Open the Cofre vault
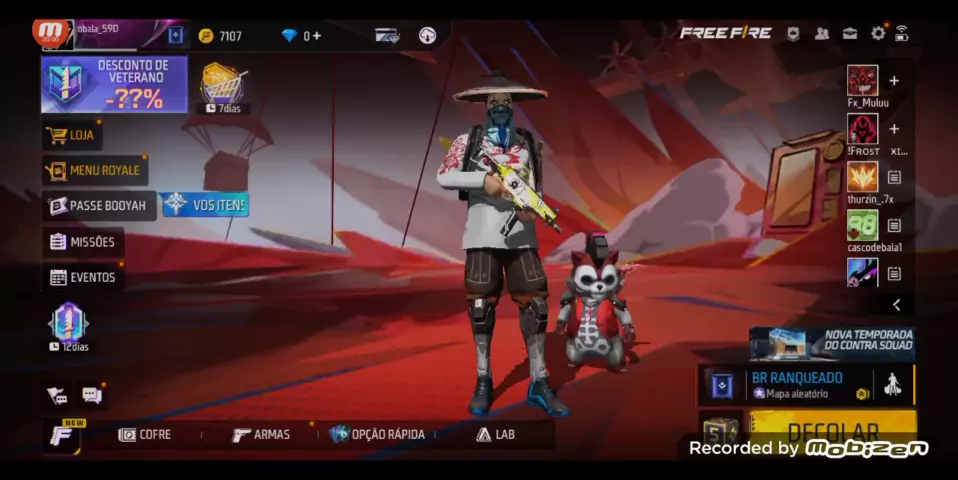The image size is (958, 480). click(145, 434)
